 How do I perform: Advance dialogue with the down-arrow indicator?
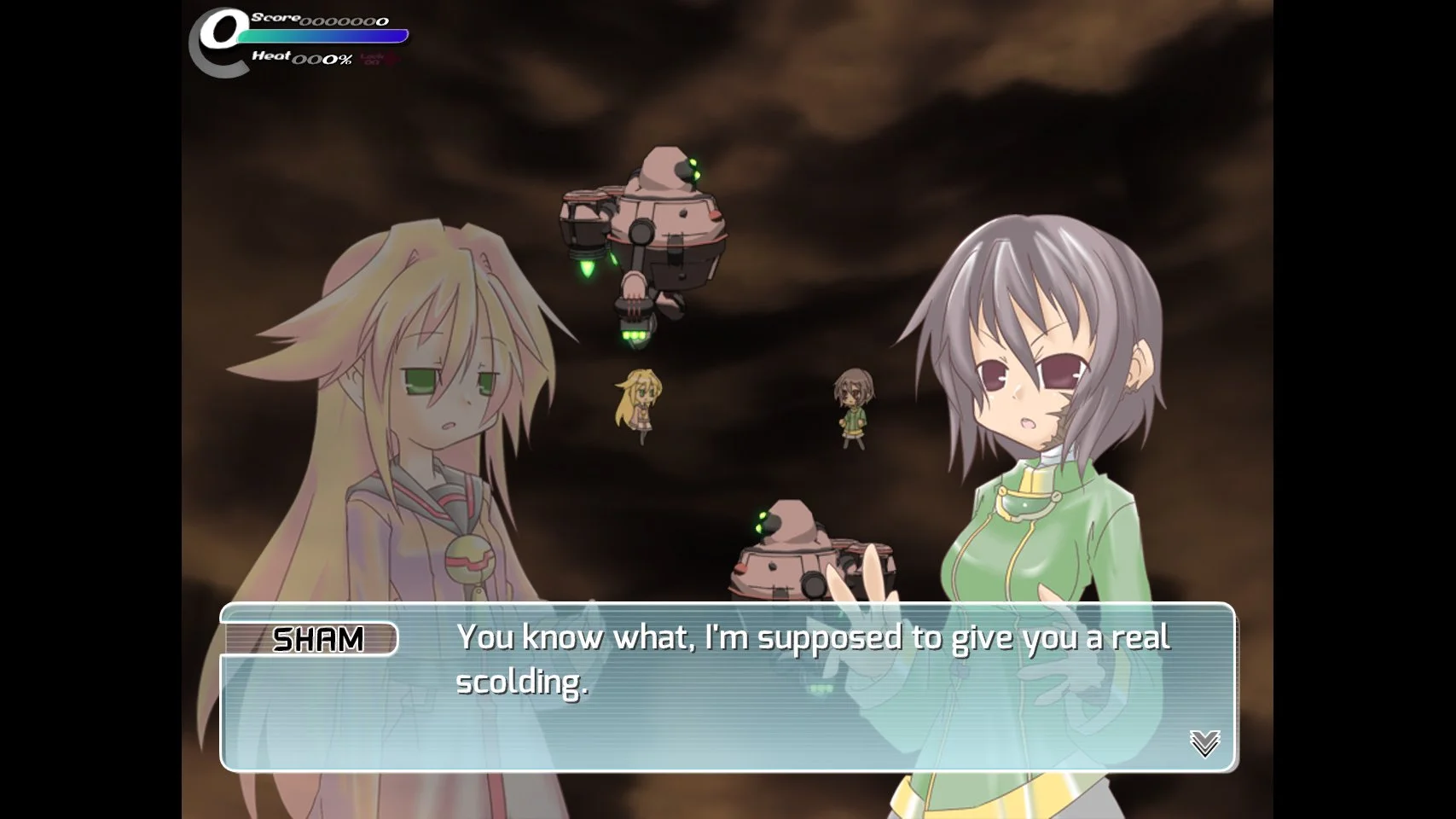tap(1204, 743)
